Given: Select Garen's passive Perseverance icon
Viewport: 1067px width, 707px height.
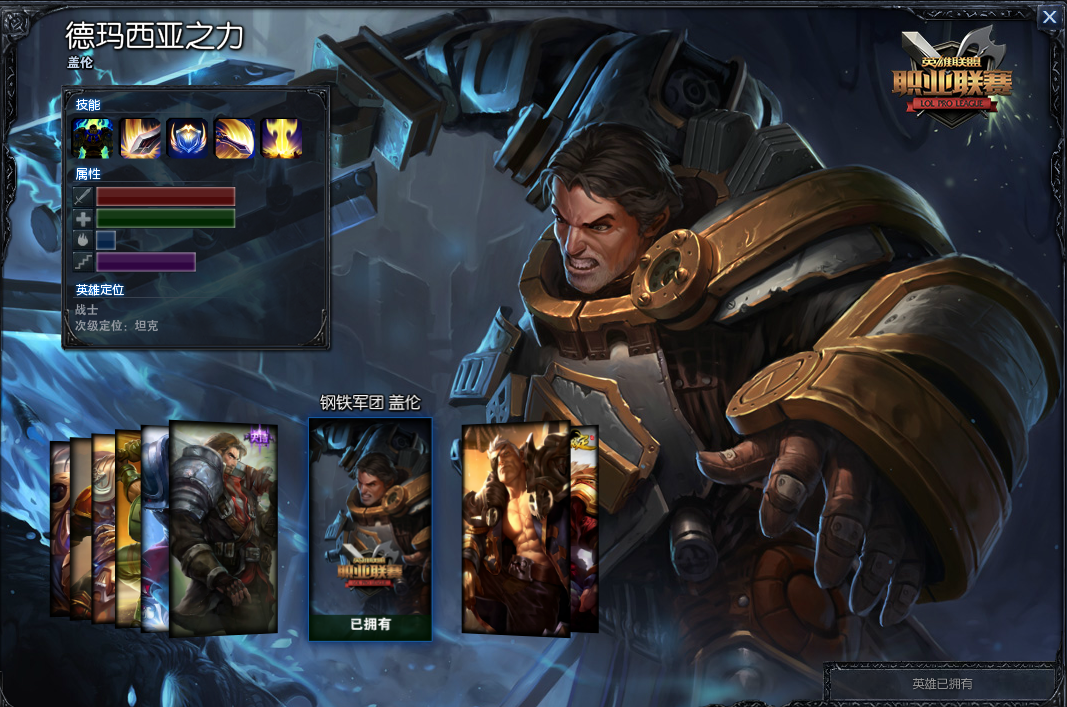Looking at the screenshot, I should [x=92, y=139].
